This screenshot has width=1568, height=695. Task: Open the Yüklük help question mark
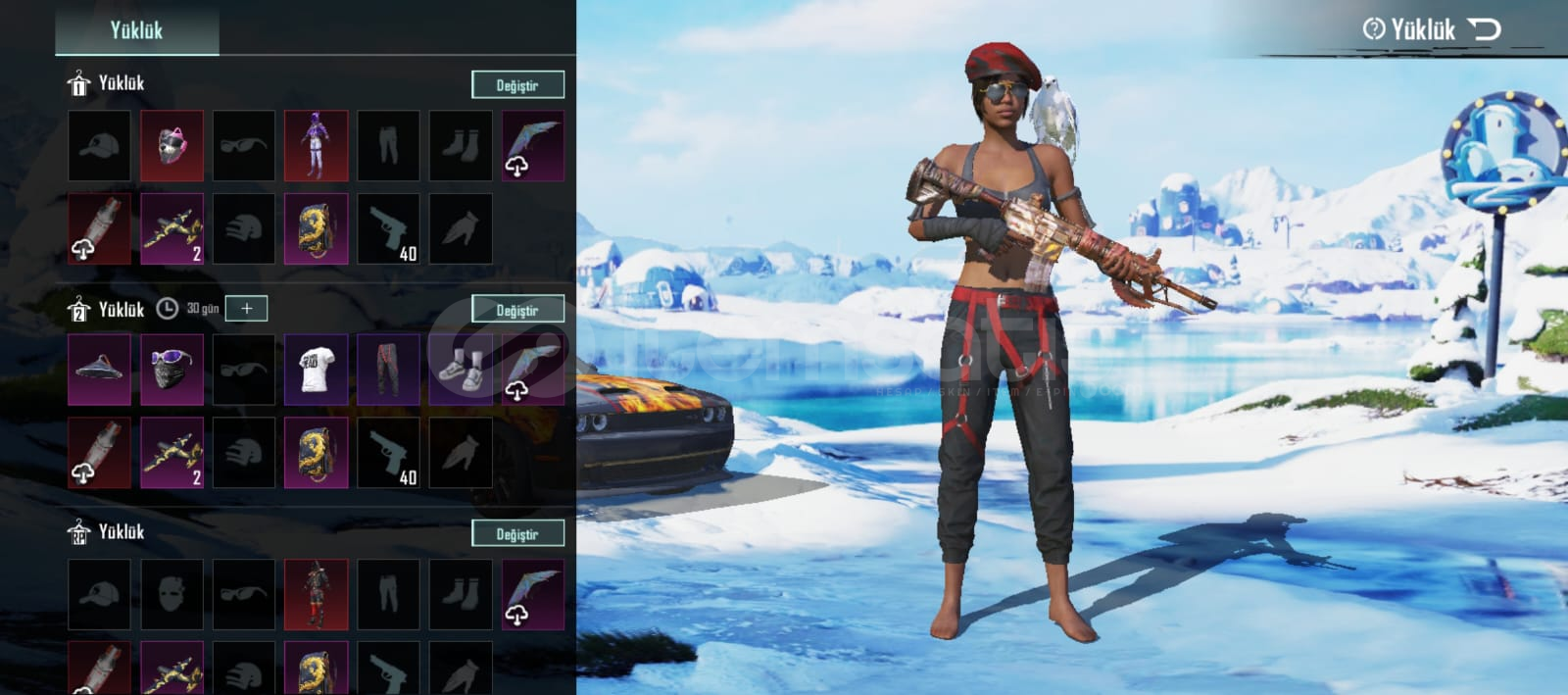click(1374, 29)
